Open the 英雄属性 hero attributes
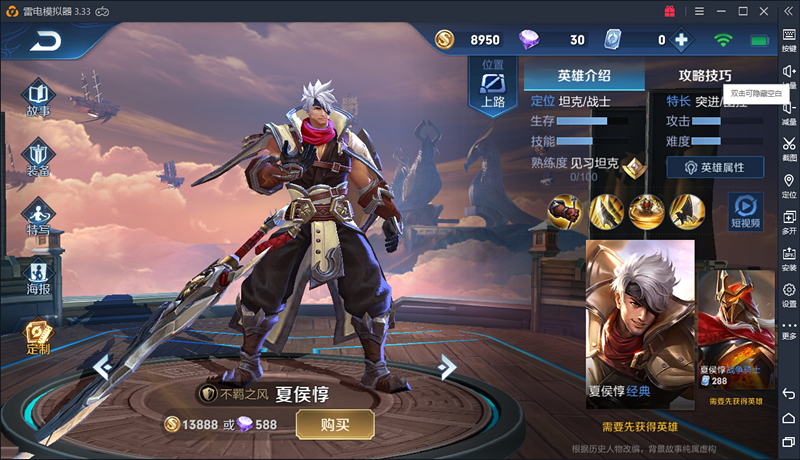This screenshot has width=800, height=460. tap(715, 167)
